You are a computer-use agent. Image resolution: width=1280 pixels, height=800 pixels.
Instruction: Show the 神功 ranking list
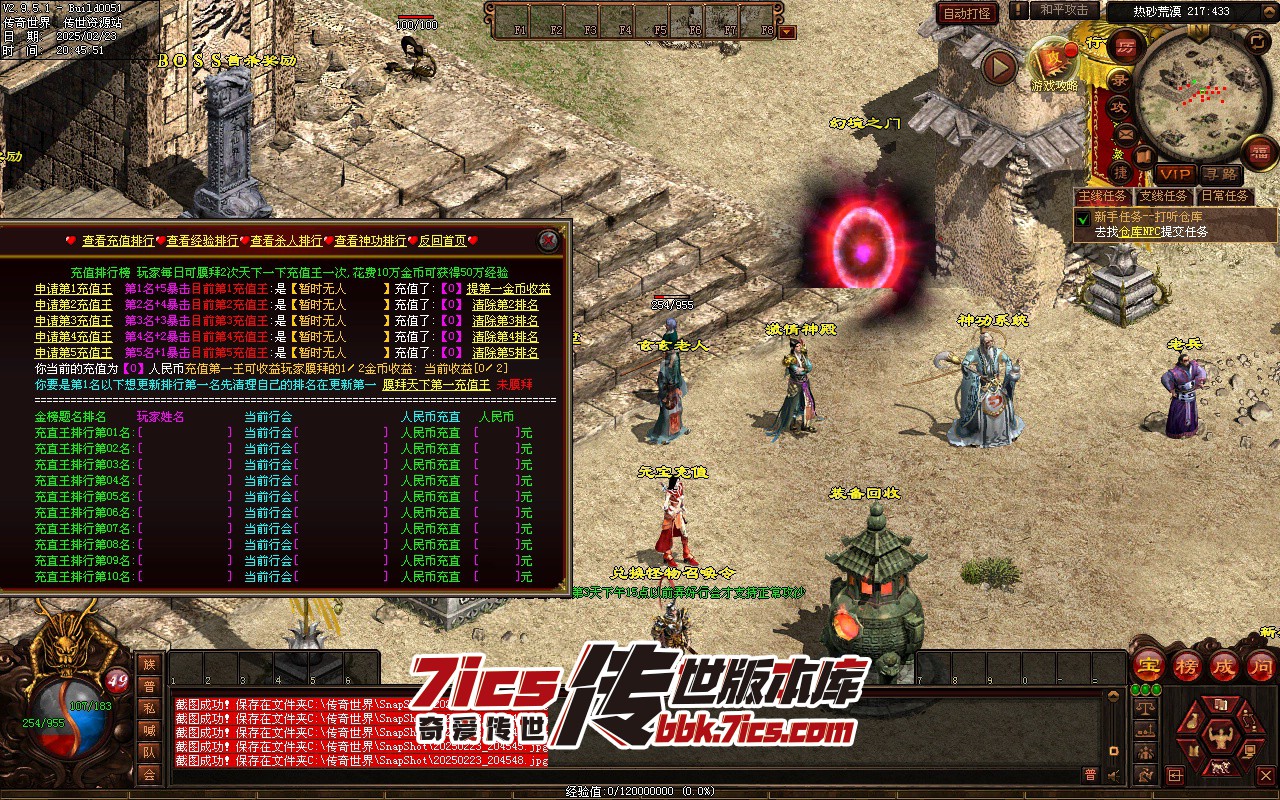click(370, 241)
